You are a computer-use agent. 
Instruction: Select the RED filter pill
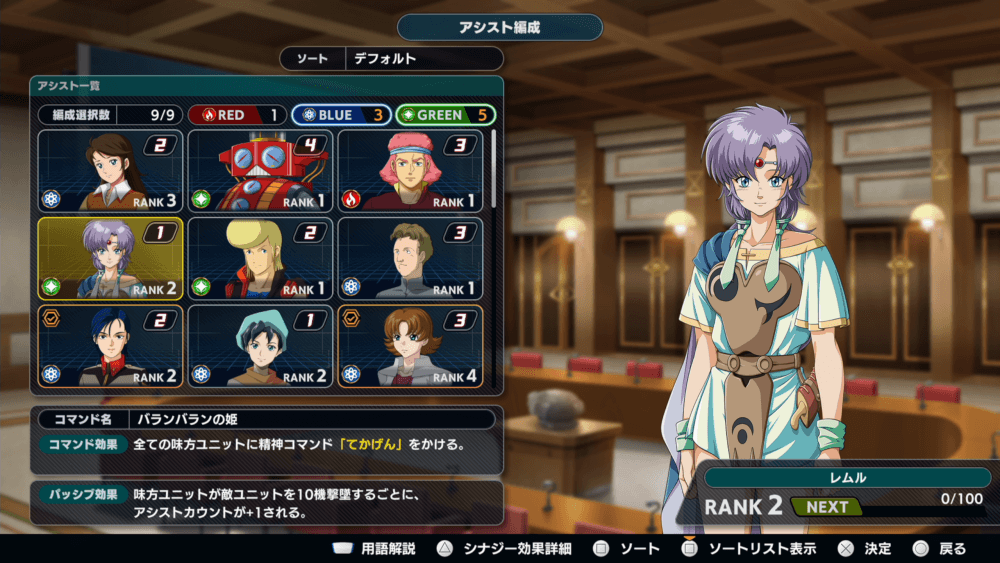point(237,115)
